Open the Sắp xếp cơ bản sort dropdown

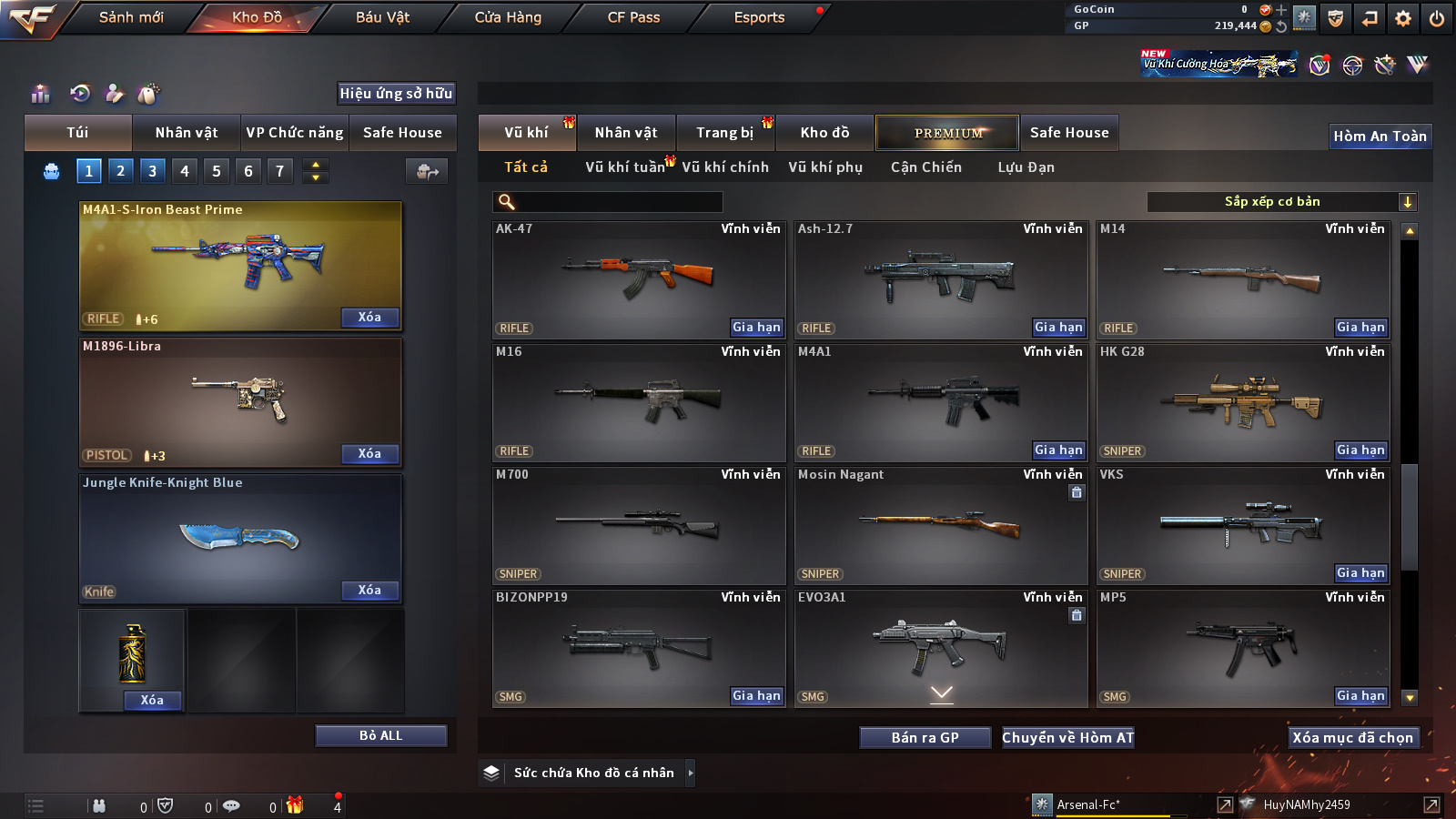coord(1281,202)
